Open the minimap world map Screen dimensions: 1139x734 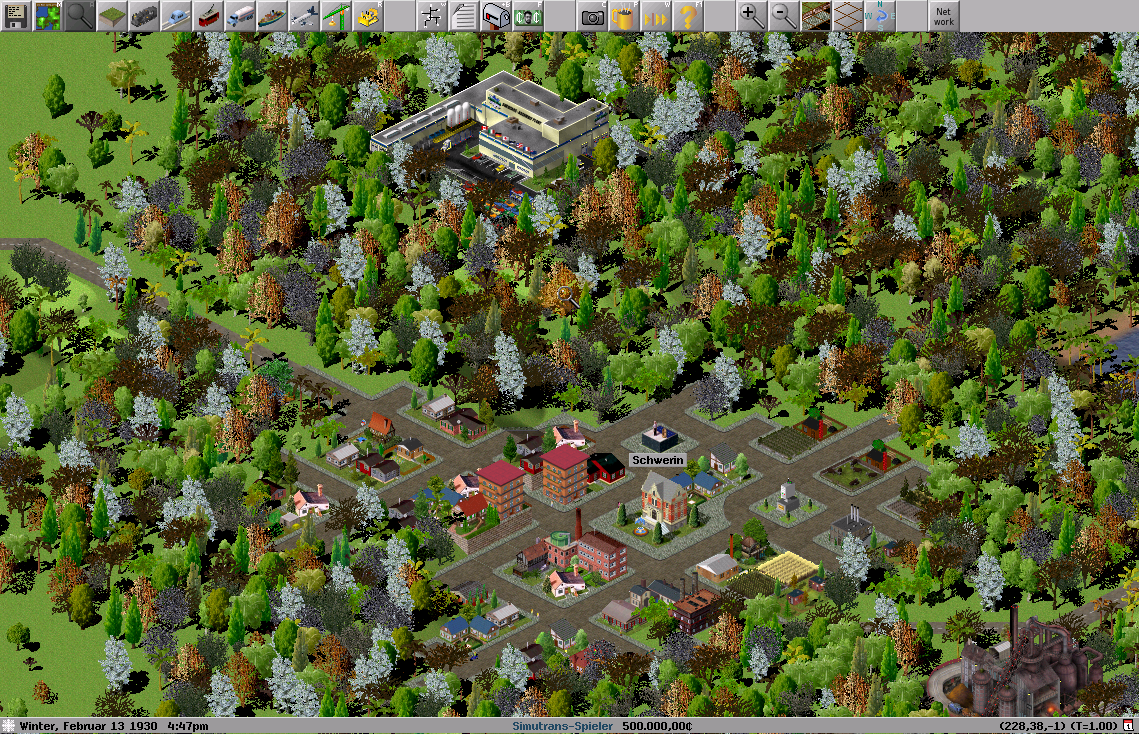click(x=48, y=16)
